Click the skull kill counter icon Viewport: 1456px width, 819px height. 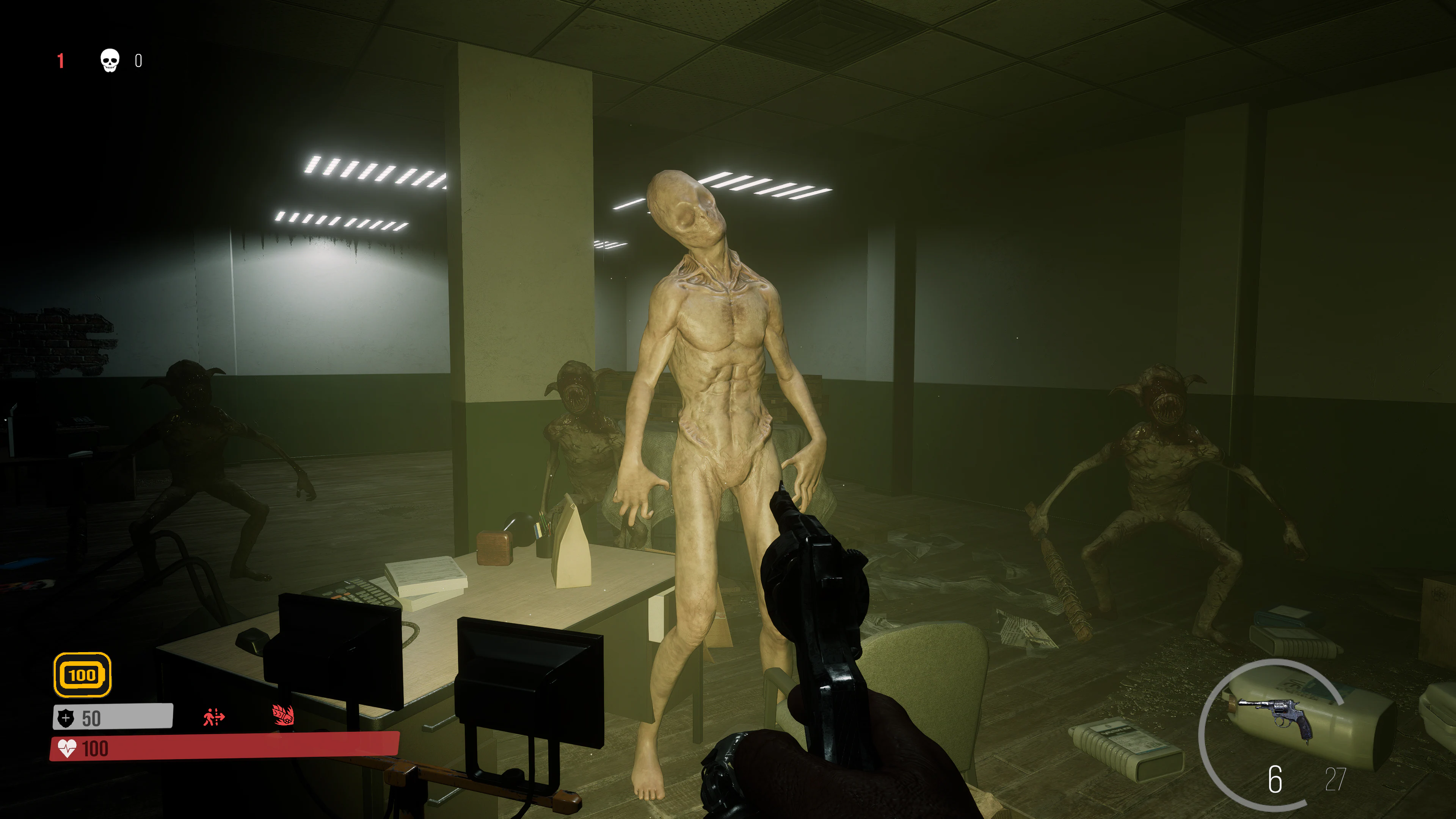coord(109,61)
